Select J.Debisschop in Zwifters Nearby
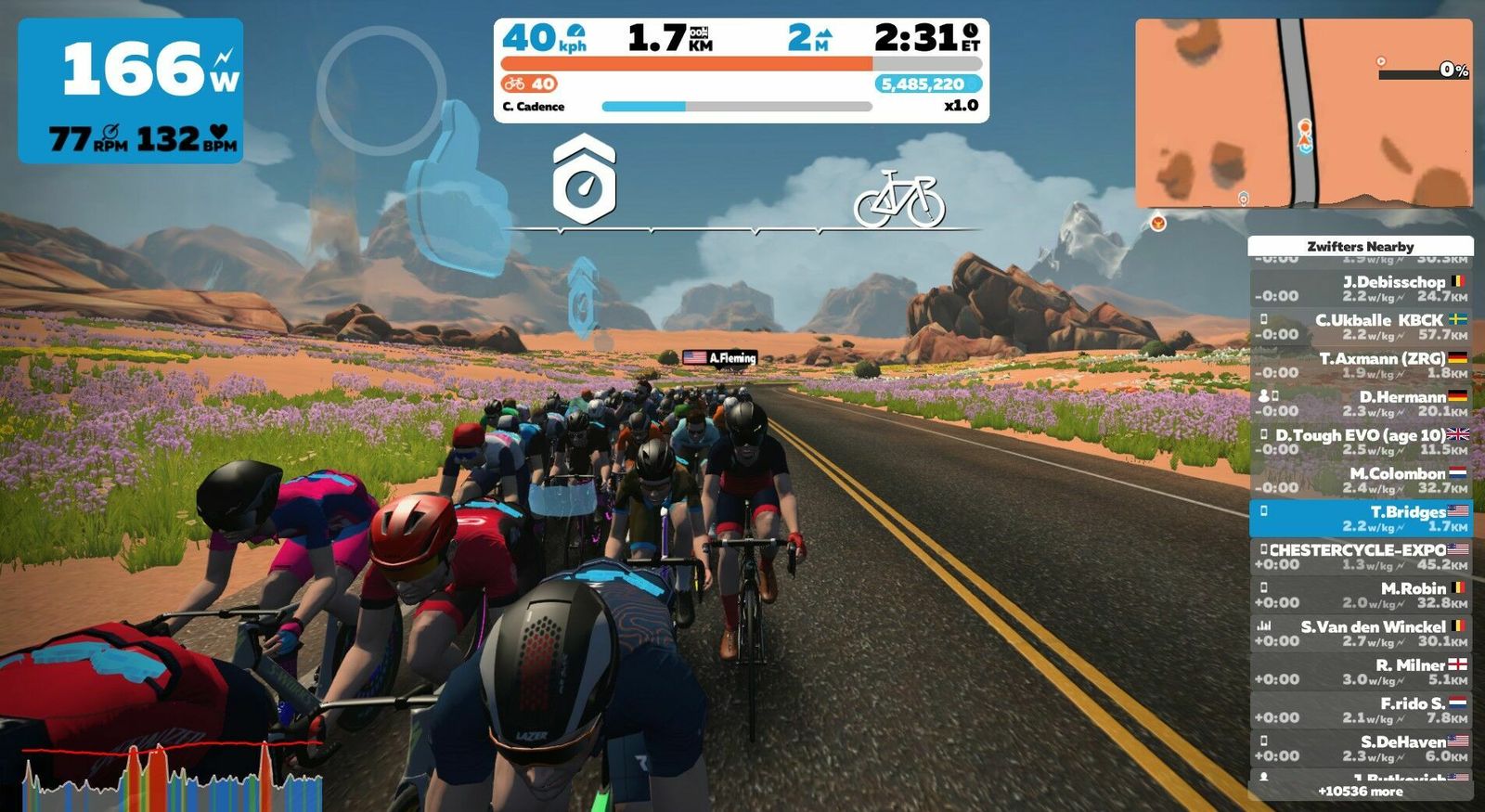 click(x=1361, y=289)
